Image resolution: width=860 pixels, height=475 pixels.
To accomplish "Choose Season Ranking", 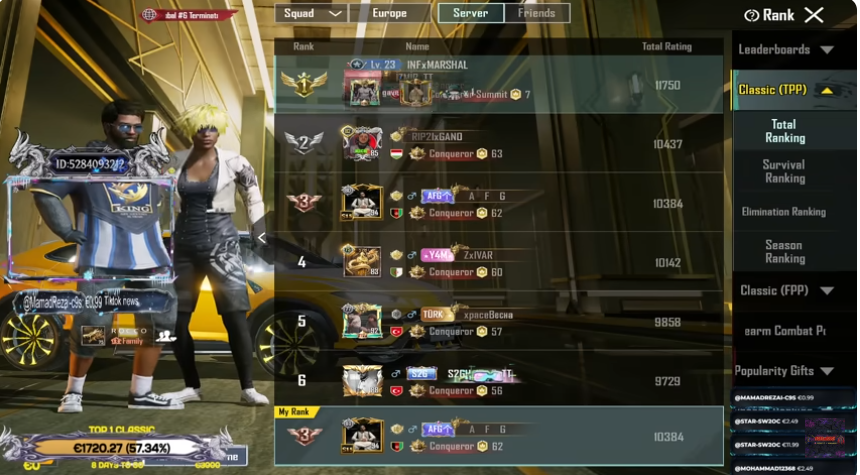I will tap(785, 251).
